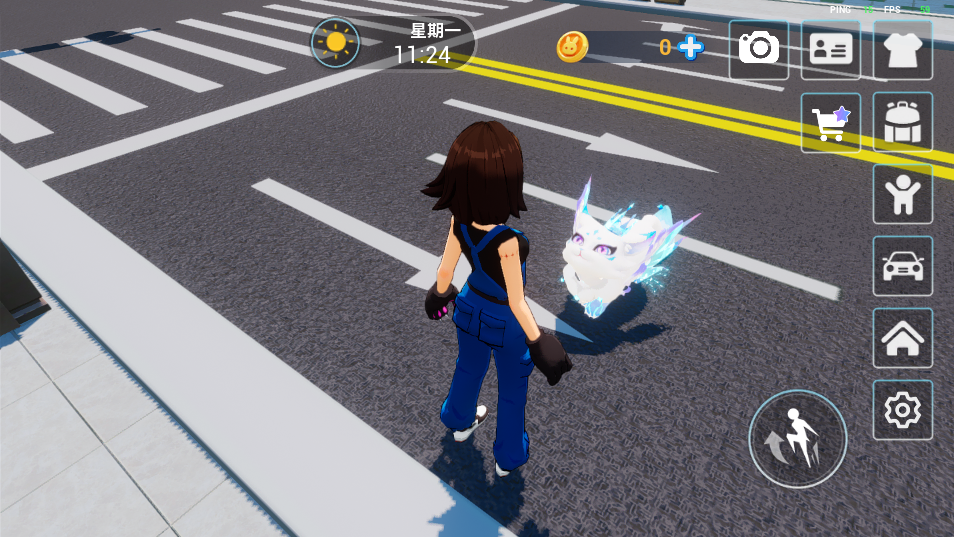Add coins with the blue plus button
The image size is (954, 537).
click(690, 47)
